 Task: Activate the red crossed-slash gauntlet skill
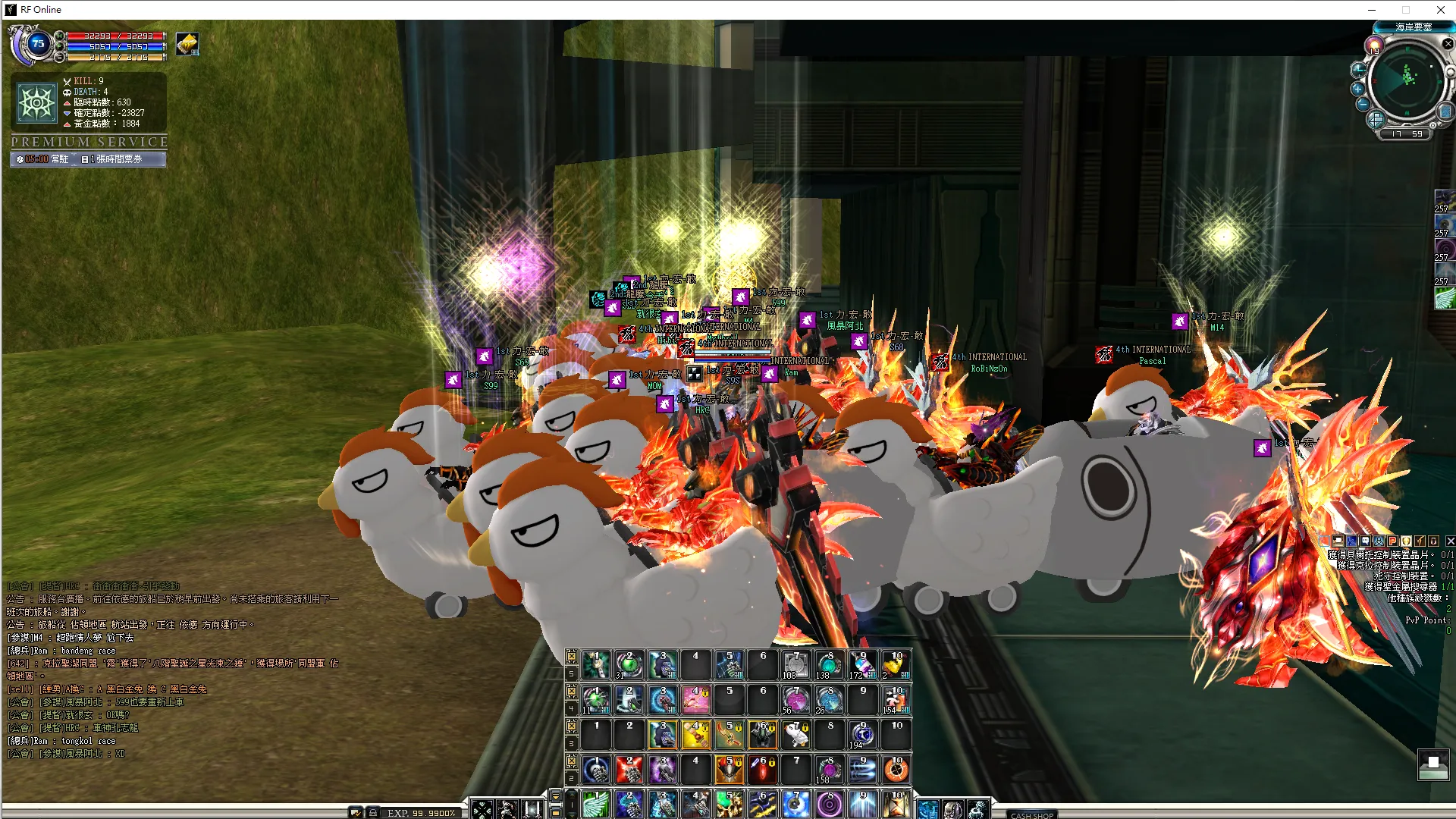click(629, 770)
